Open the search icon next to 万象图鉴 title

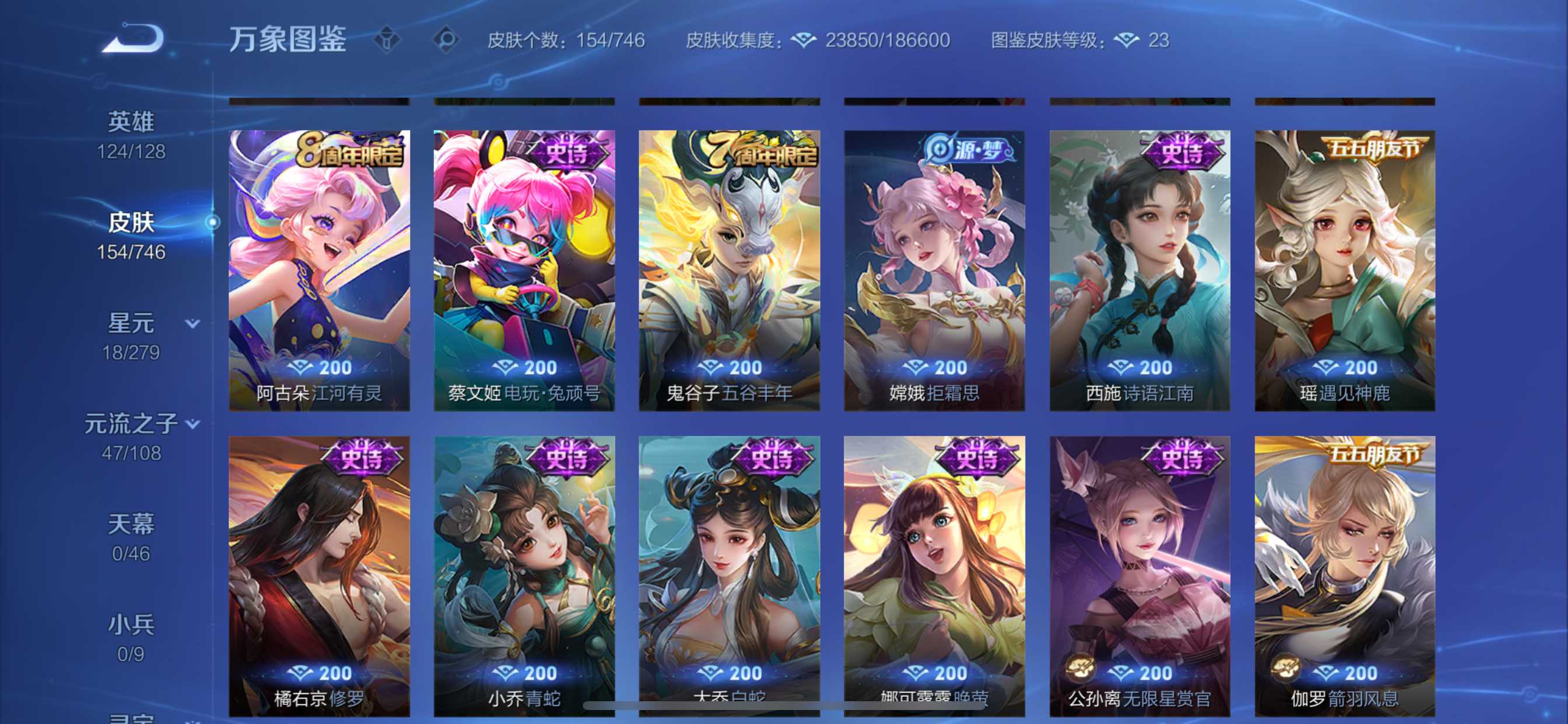[x=449, y=38]
